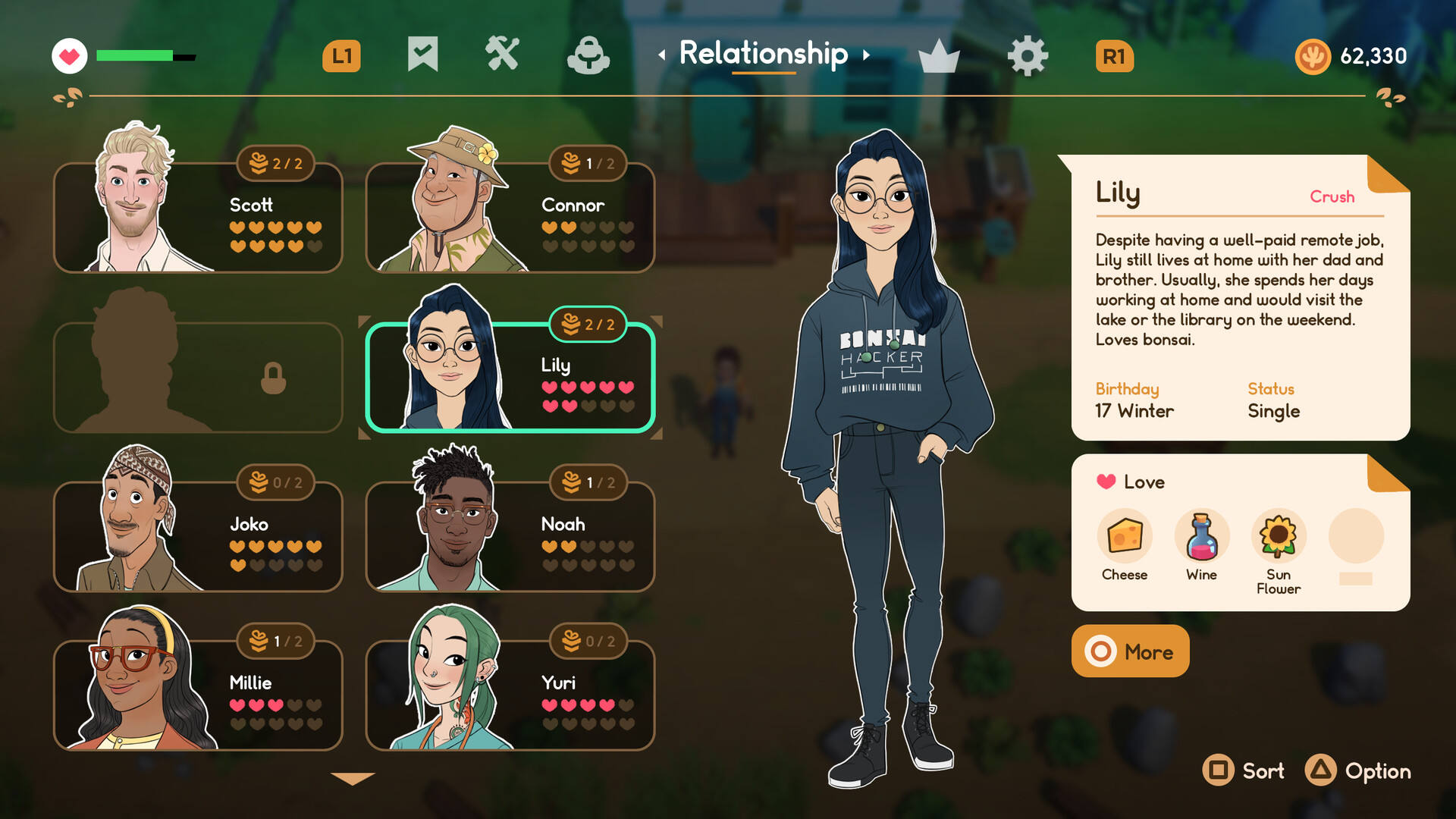Open the crown tab

tap(939, 56)
